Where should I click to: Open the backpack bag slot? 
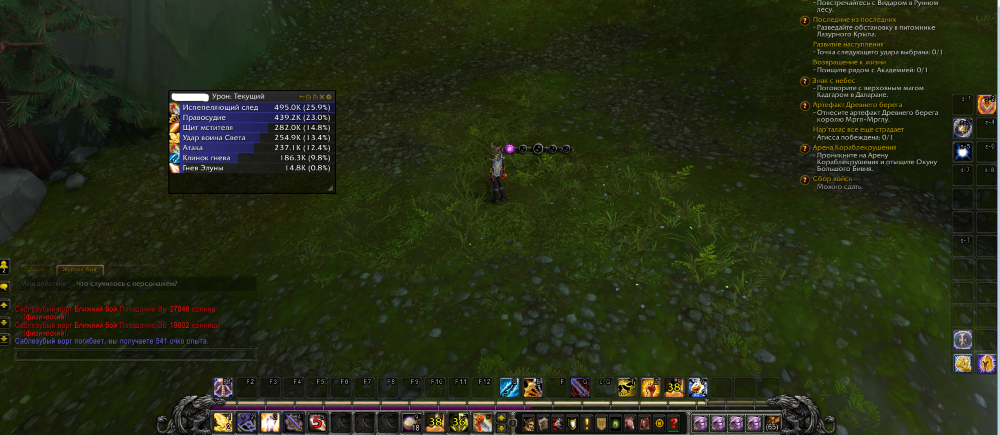coord(773,424)
